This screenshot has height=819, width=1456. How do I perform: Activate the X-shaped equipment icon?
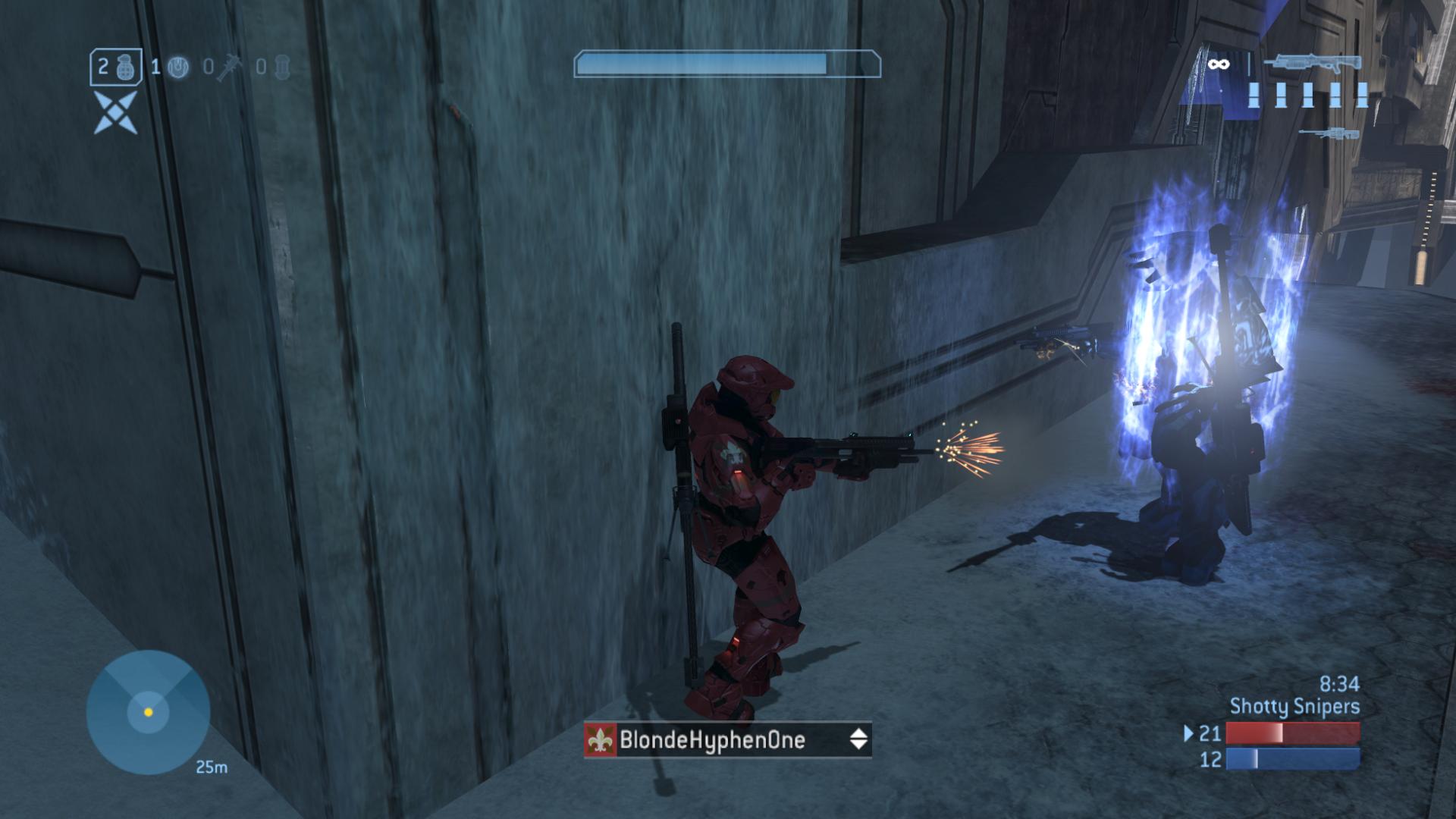(x=116, y=113)
